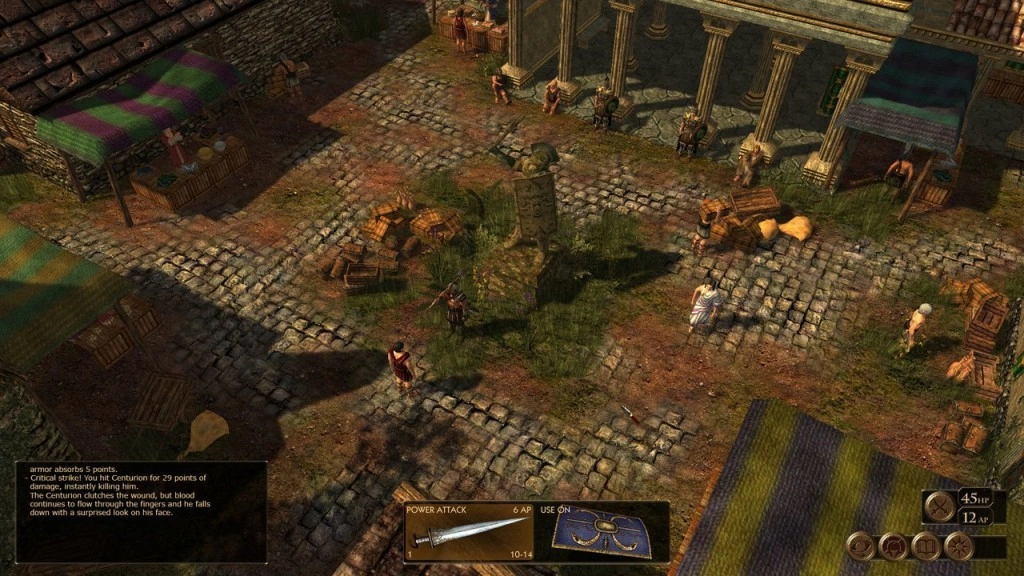Click the combat log text panel
The image size is (1024, 576).
click(x=141, y=511)
